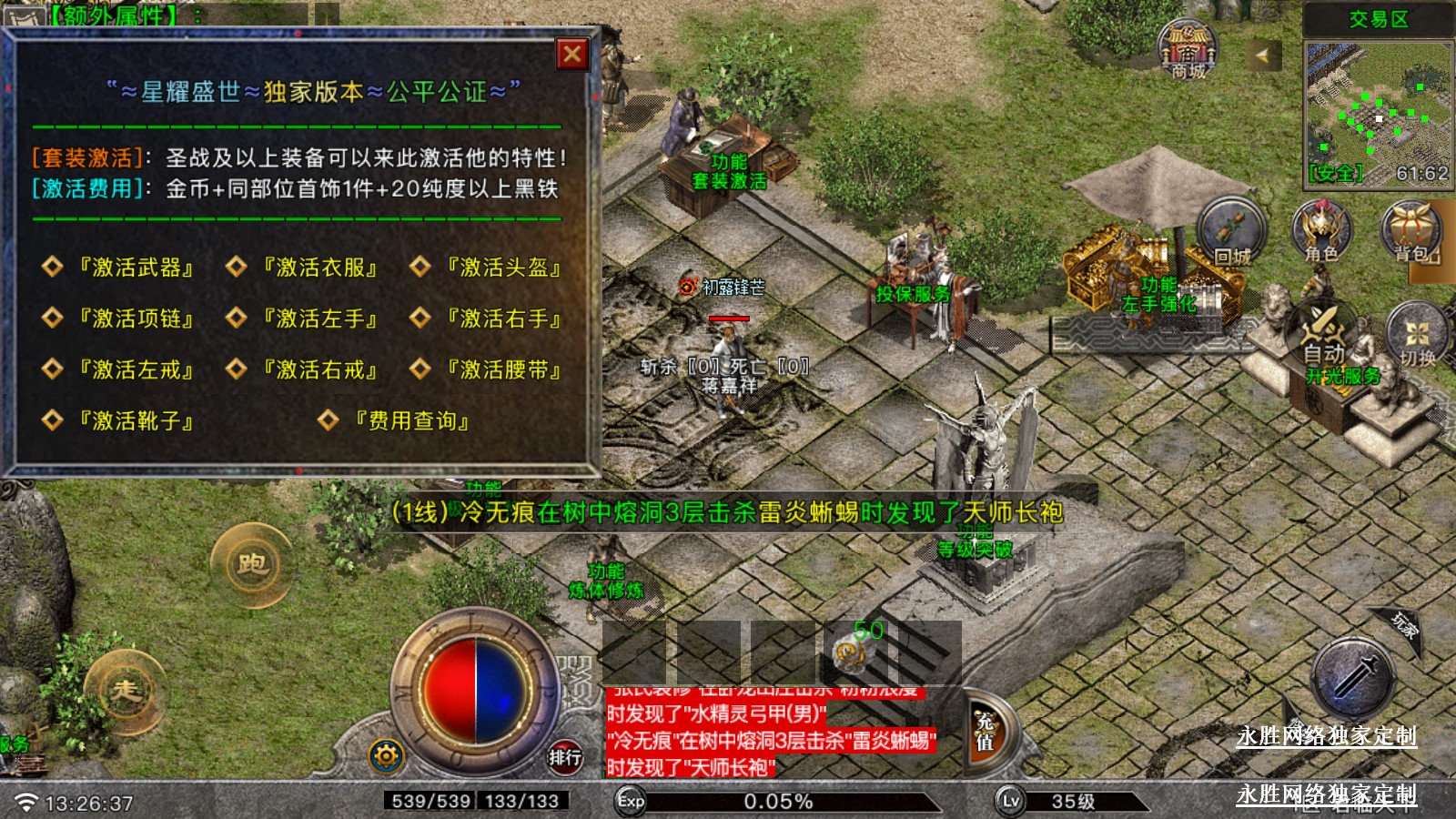1456x819 pixels.
Task: Open the 角色 character sheet
Action: (x=1321, y=232)
